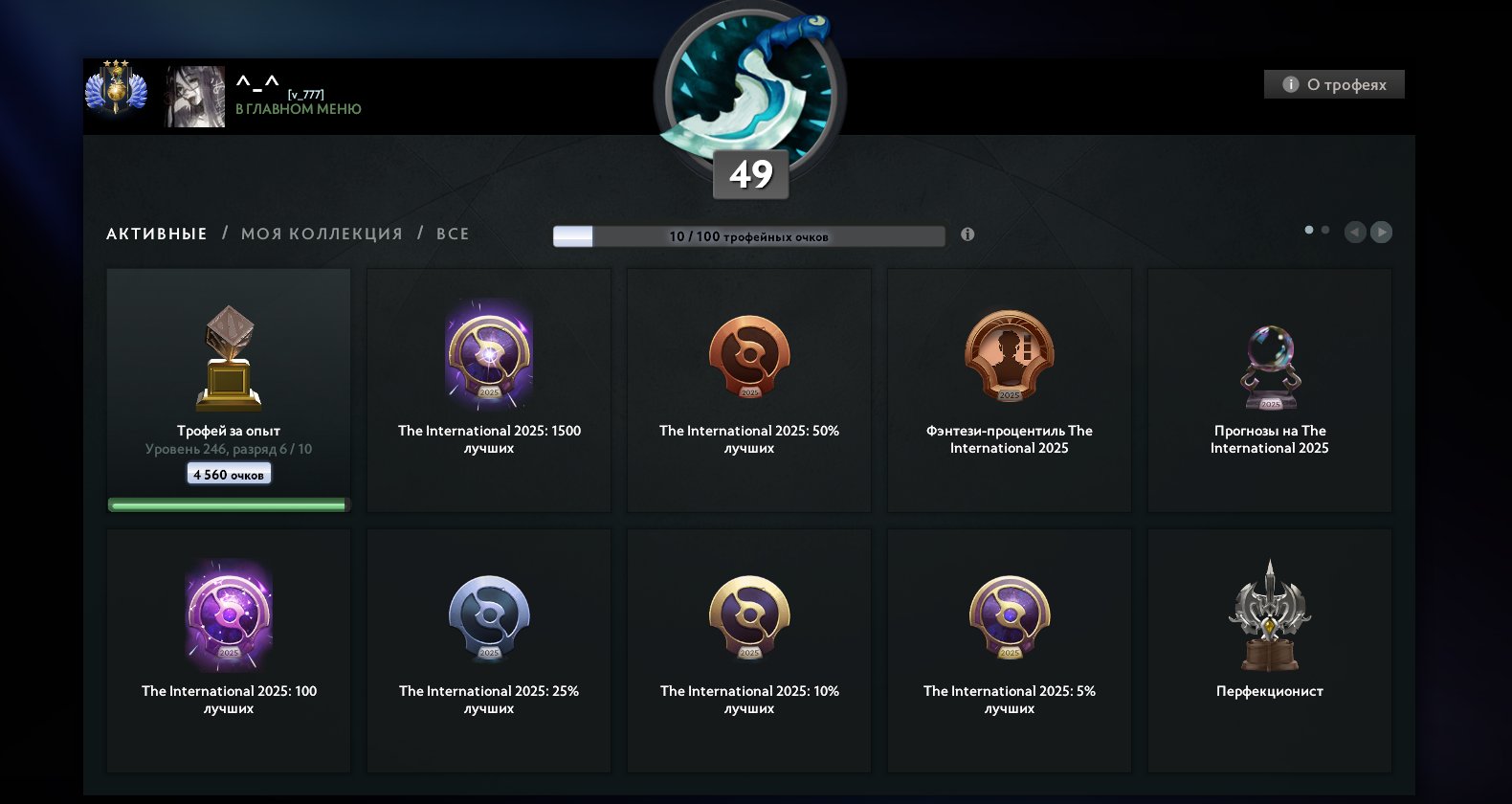Click the info icon next to trophy points
The width and height of the screenshot is (1512, 804).
coord(967,234)
